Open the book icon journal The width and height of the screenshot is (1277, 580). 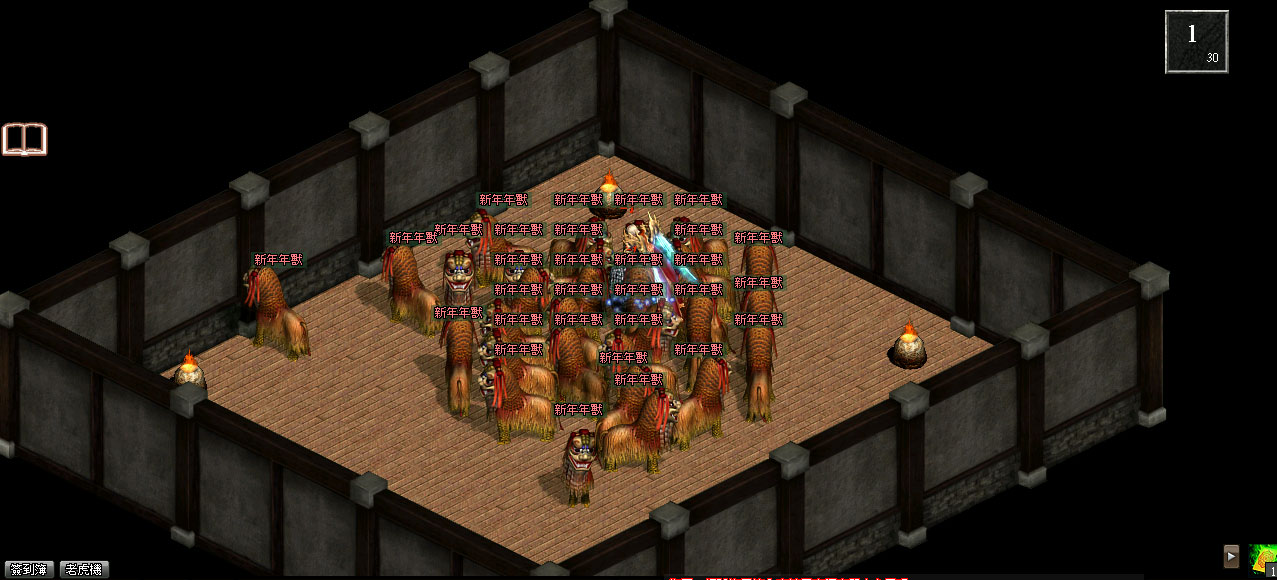(x=25, y=139)
